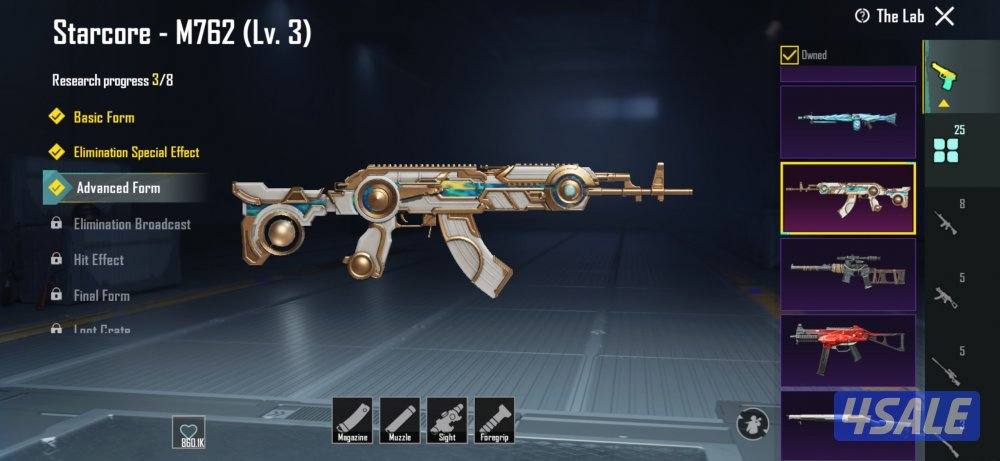
Task: Toggle the Owned filter checkbox
Action: (790, 55)
